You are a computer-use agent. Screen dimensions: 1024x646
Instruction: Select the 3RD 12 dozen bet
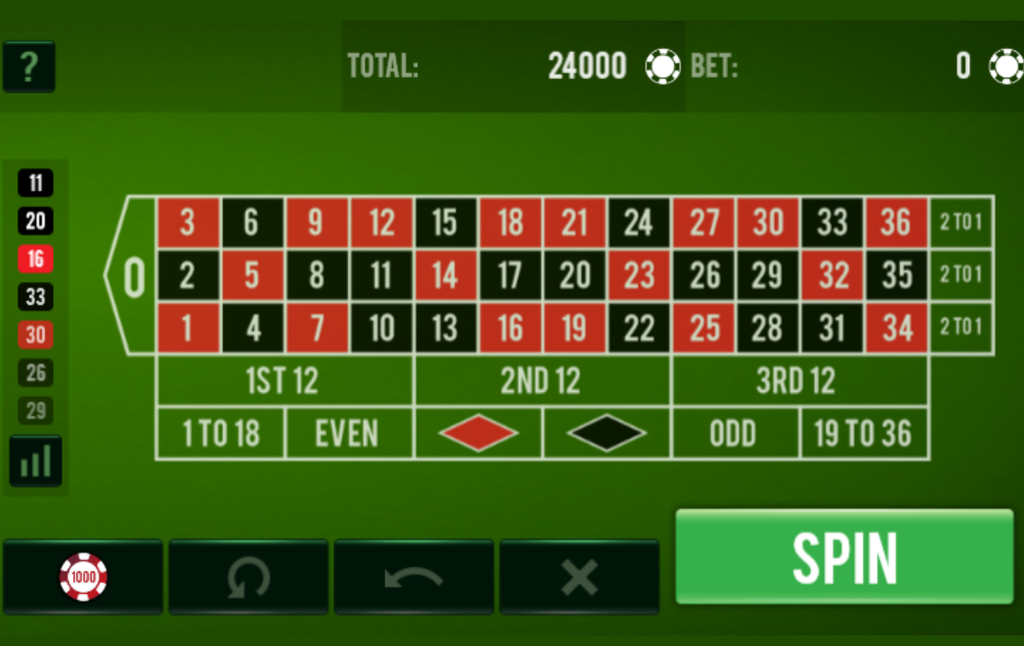click(798, 381)
